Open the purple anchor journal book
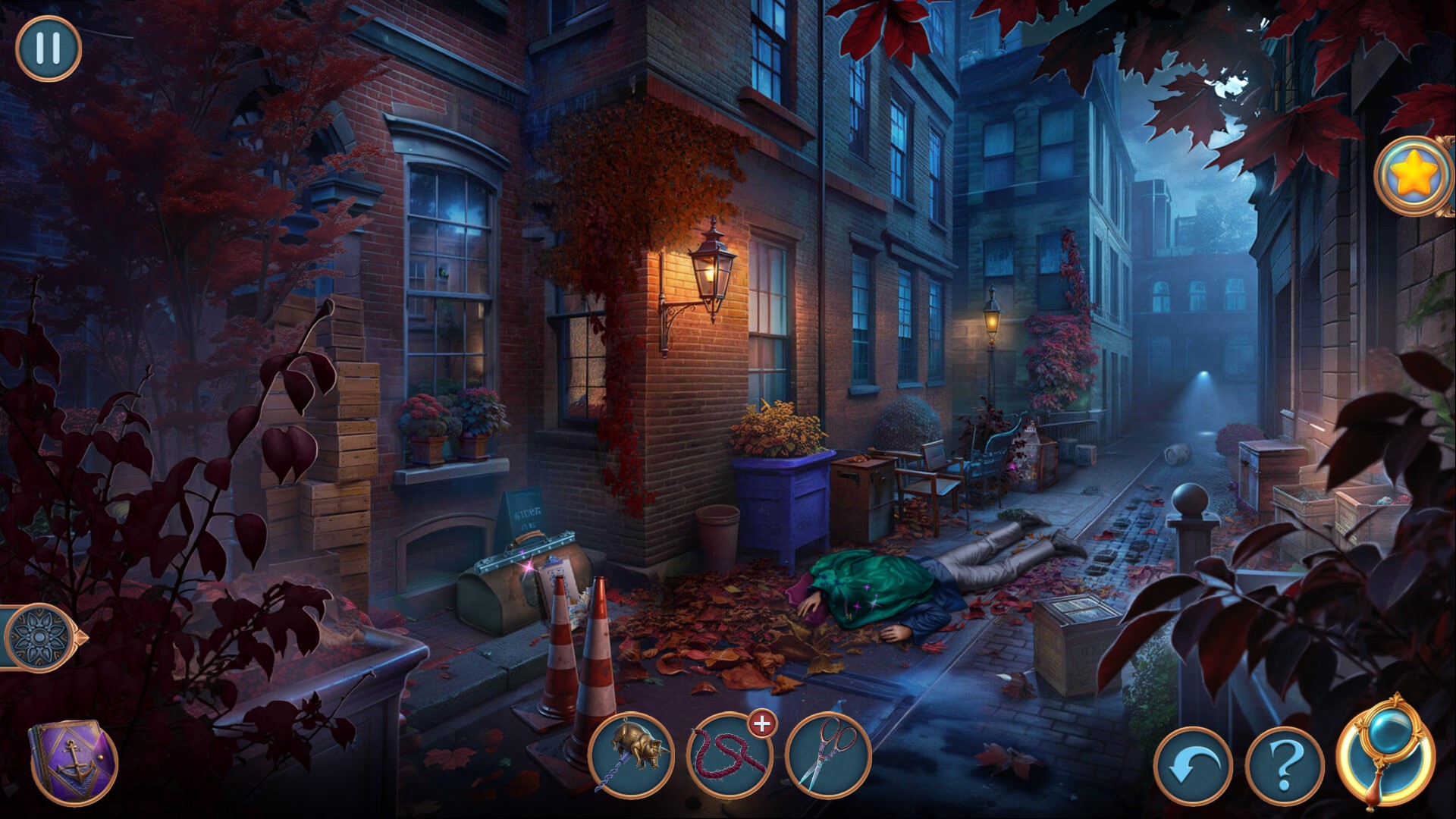Screen dimensions: 1456x819 click(x=73, y=762)
